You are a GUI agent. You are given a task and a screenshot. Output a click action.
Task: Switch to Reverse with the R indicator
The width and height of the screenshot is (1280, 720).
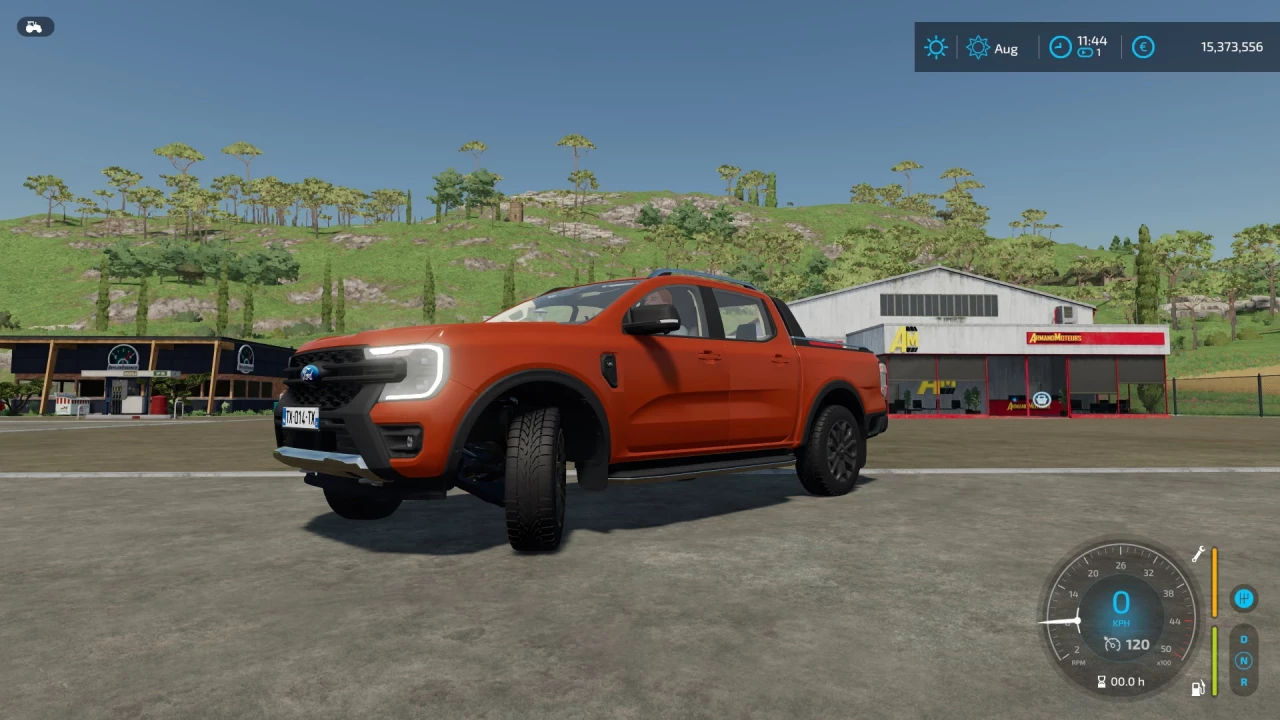[x=1244, y=681]
